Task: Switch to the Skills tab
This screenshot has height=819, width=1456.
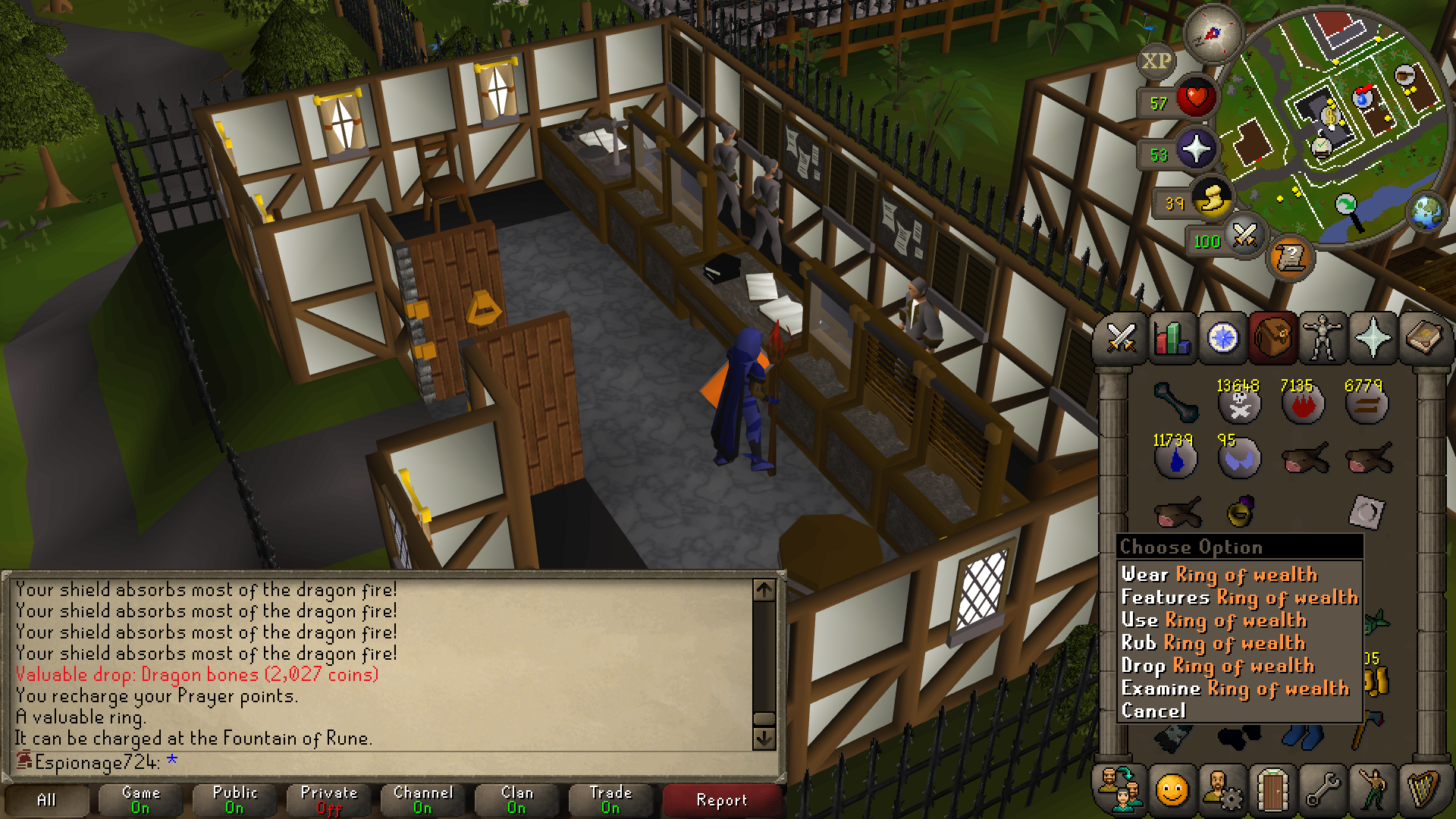Action: [x=1172, y=337]
